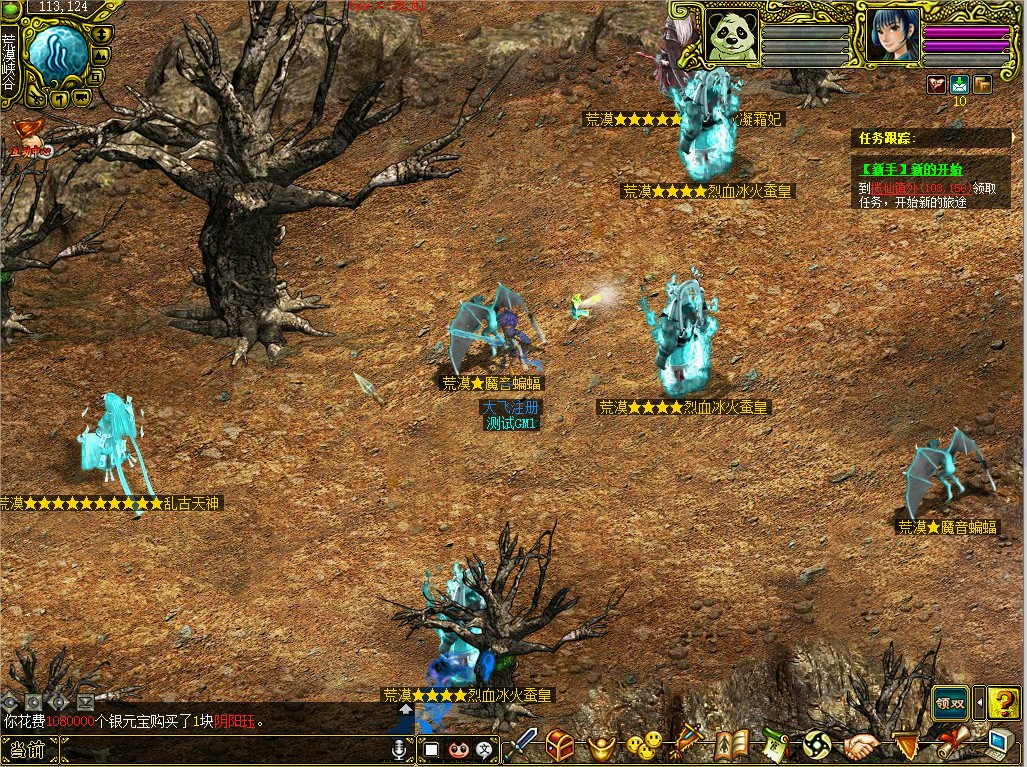Click the blue orb minimap
1027x767 pixels.
click(55, 55)
